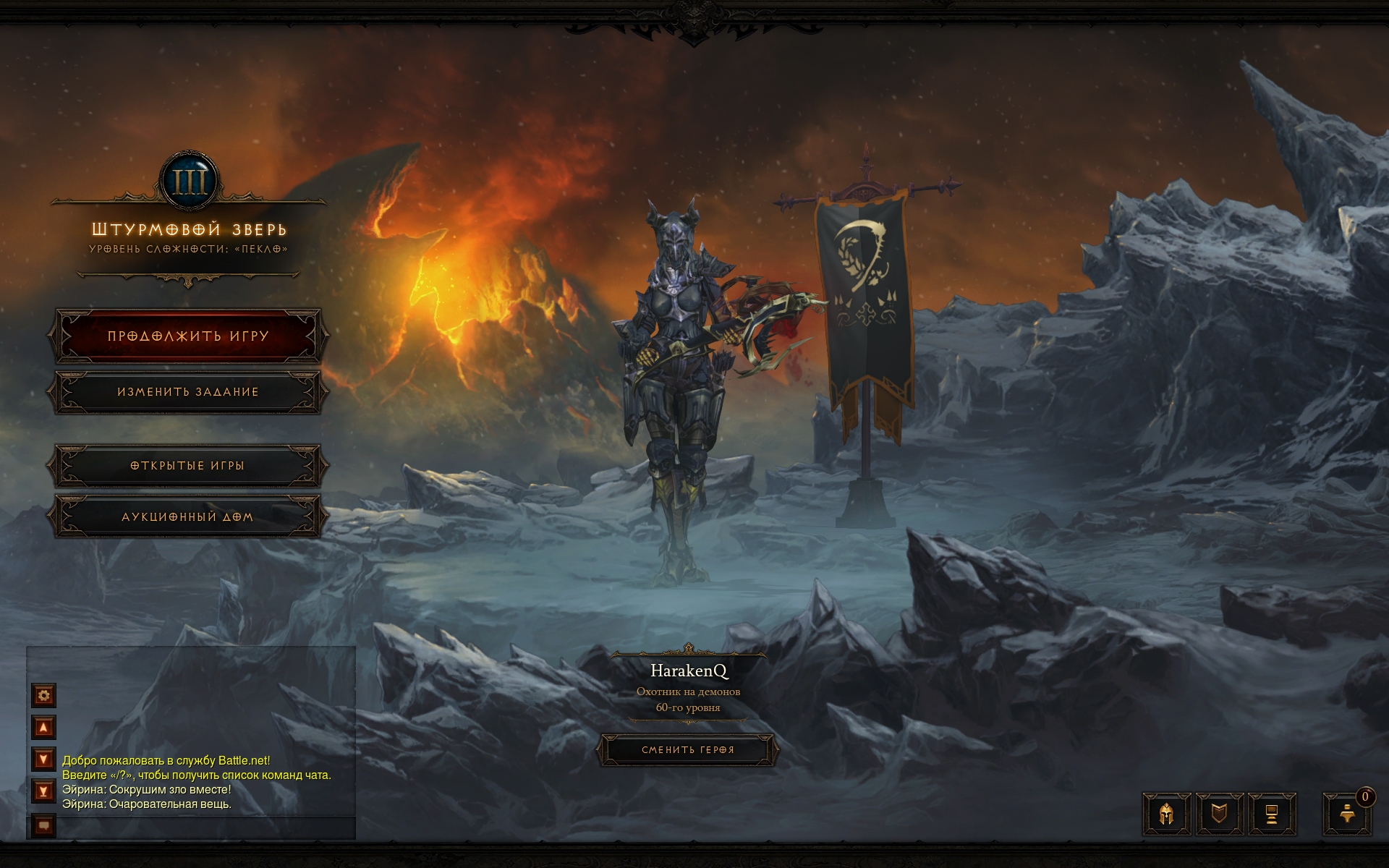Click the chat speech bubble icon

pyautogui.click(x=44, y=825)
